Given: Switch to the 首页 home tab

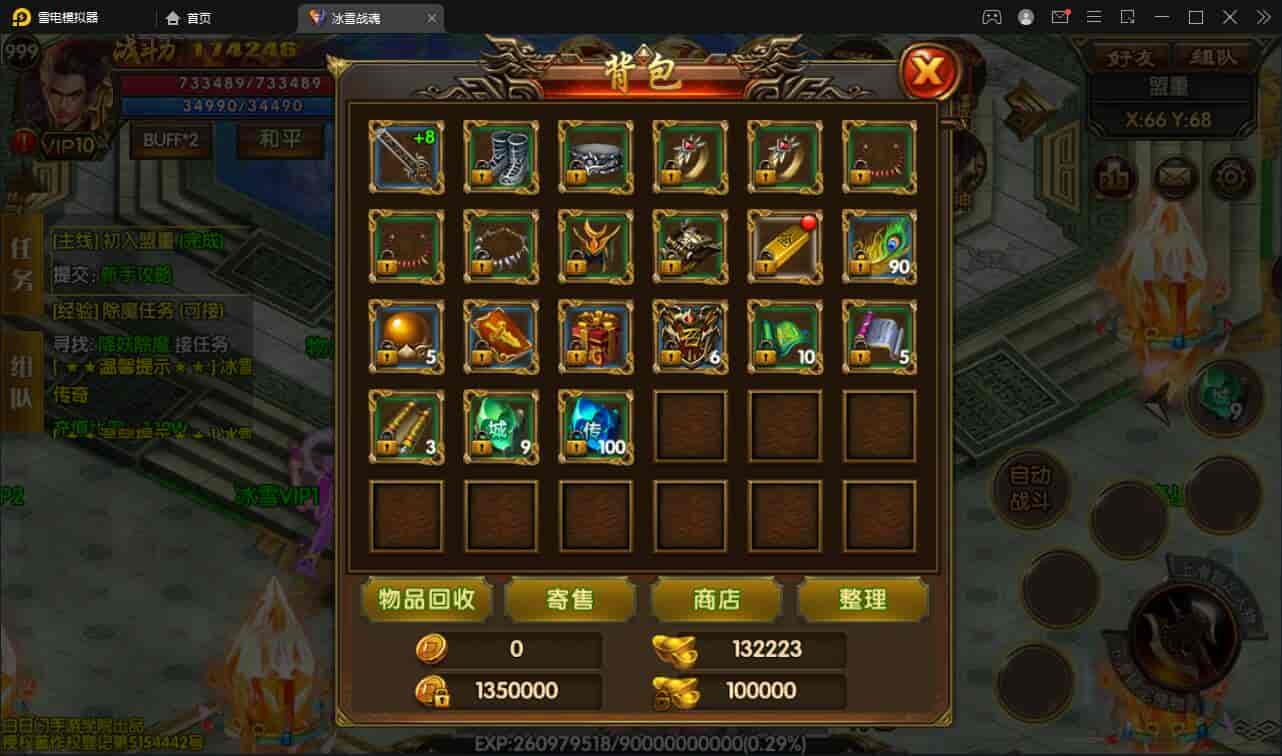Looking at the screenshot, I should pos(189,18).
